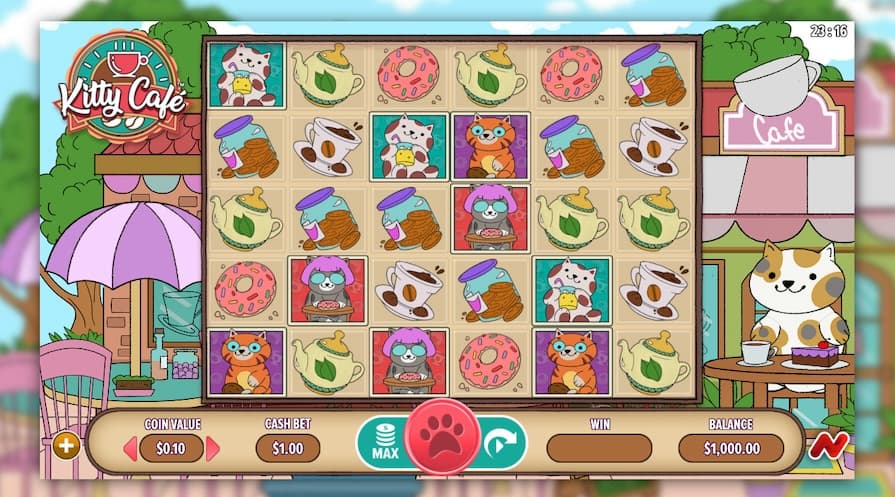
Task: Decrease coin value with the left arrow
Action: [130, 448]
